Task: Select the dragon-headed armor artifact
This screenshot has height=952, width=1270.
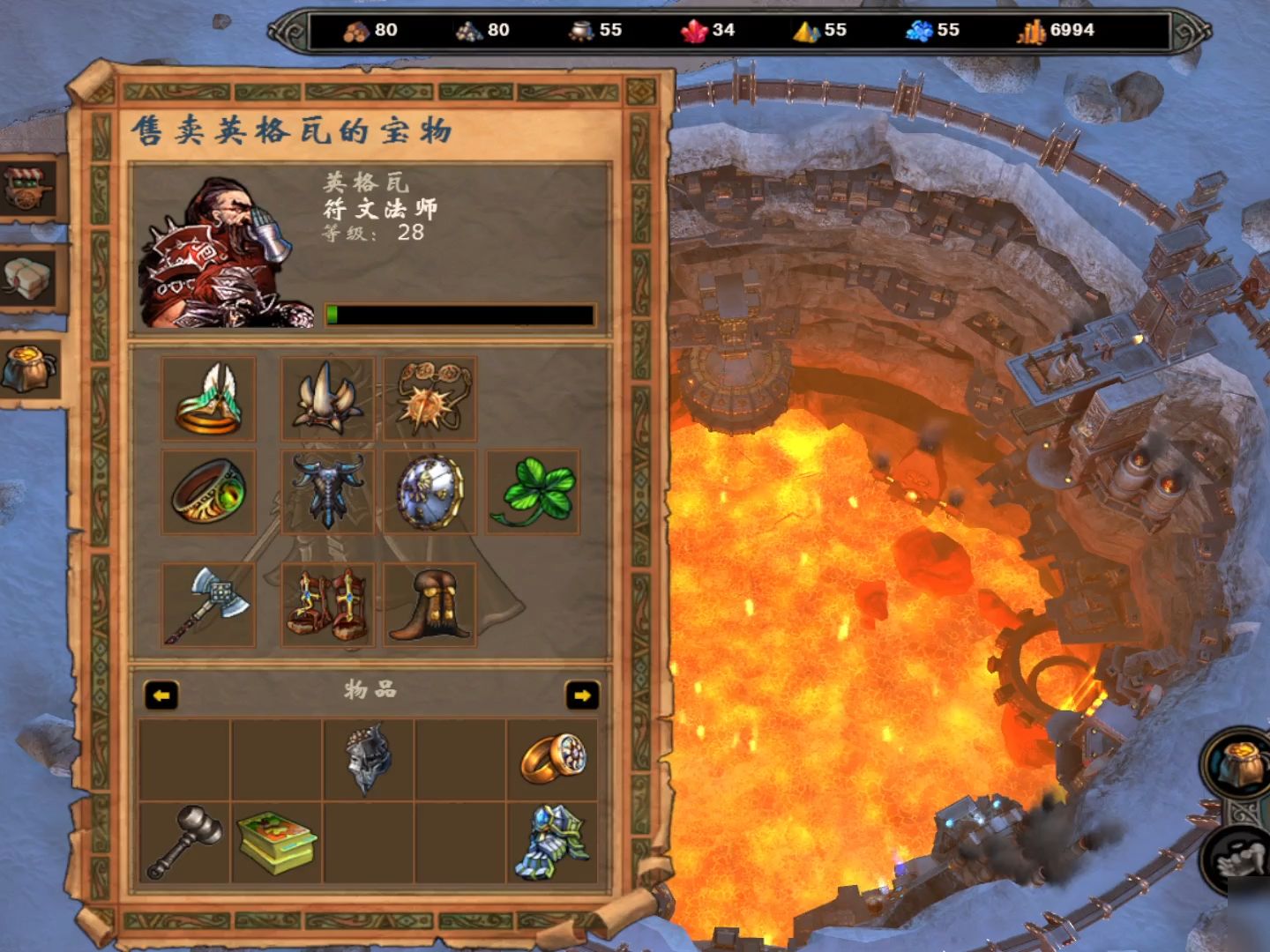Action: 321,494
